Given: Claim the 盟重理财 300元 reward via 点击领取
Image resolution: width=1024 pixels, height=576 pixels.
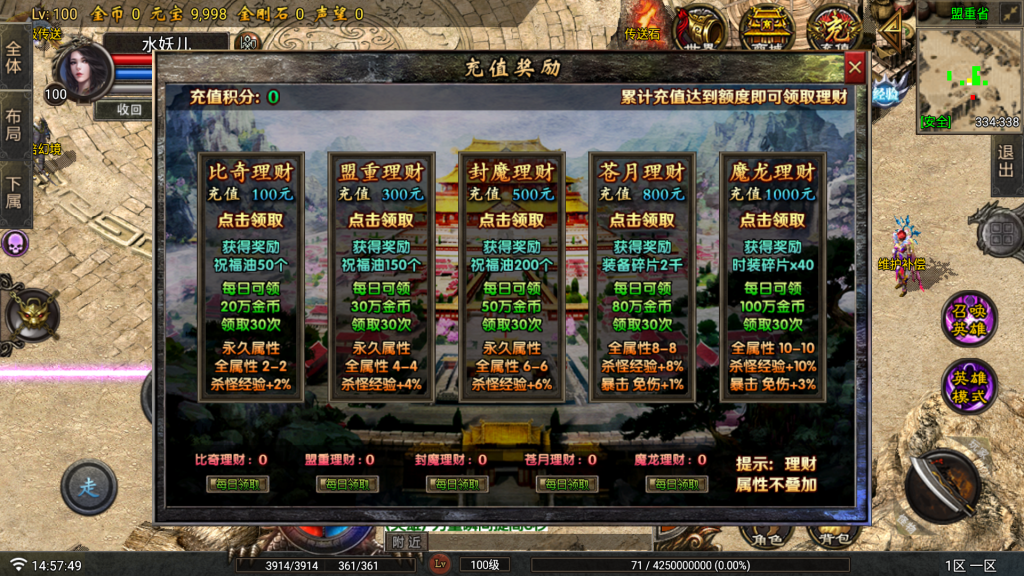Looking at the screenshot, I should 381,220.
